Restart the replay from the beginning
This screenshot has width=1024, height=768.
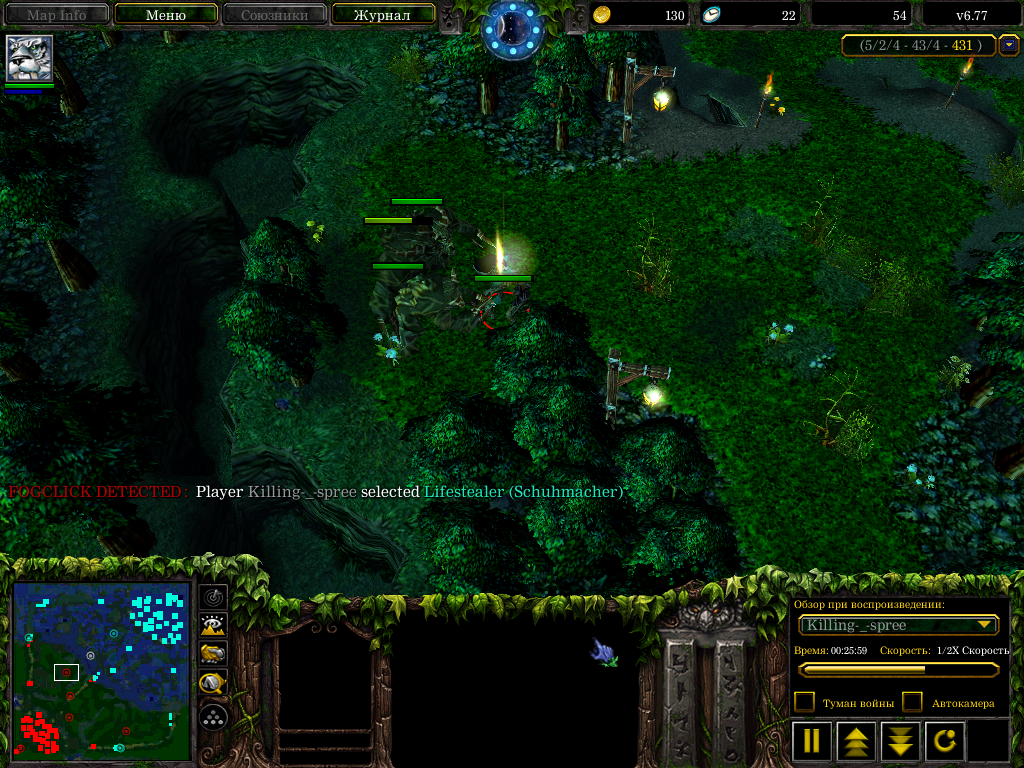click(x=945, y=741)
